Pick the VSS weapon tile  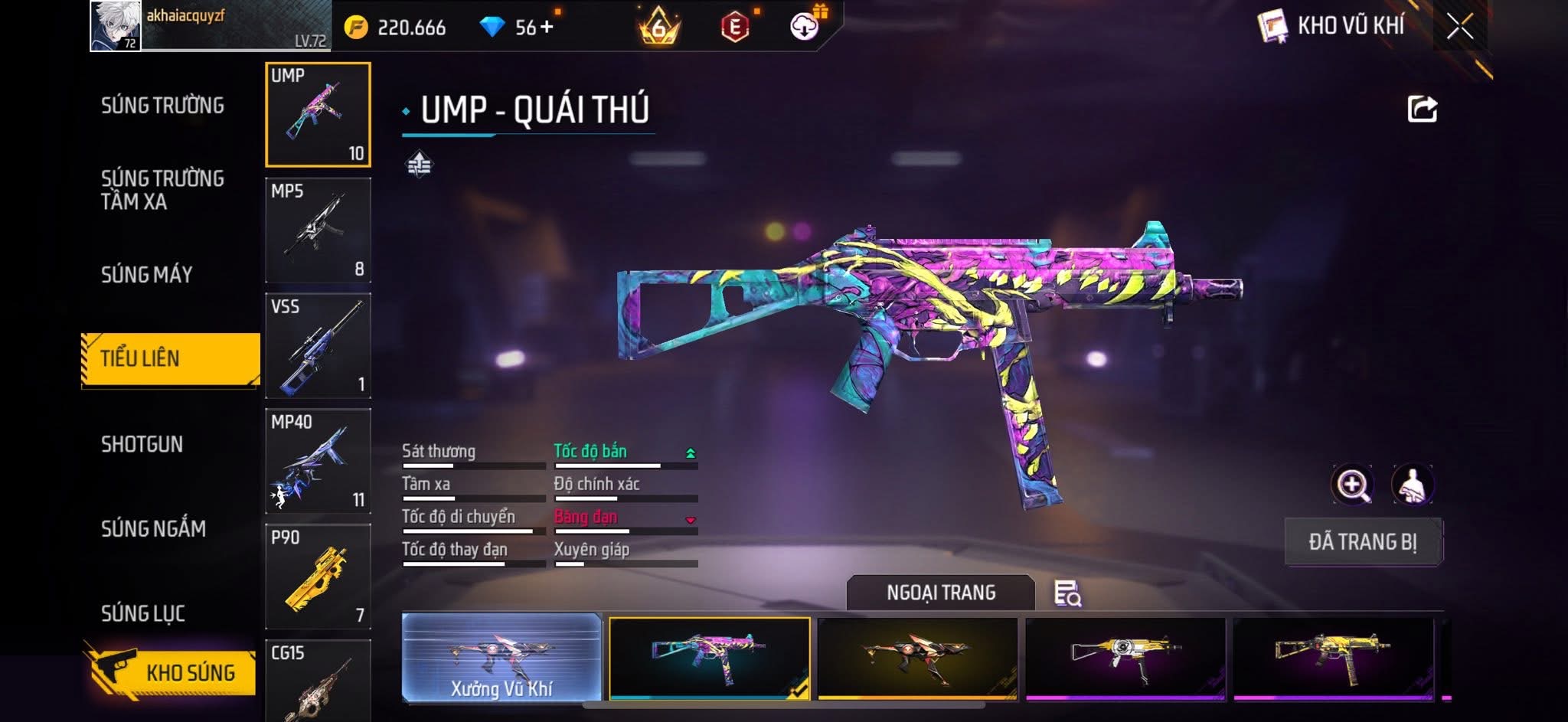318,346
